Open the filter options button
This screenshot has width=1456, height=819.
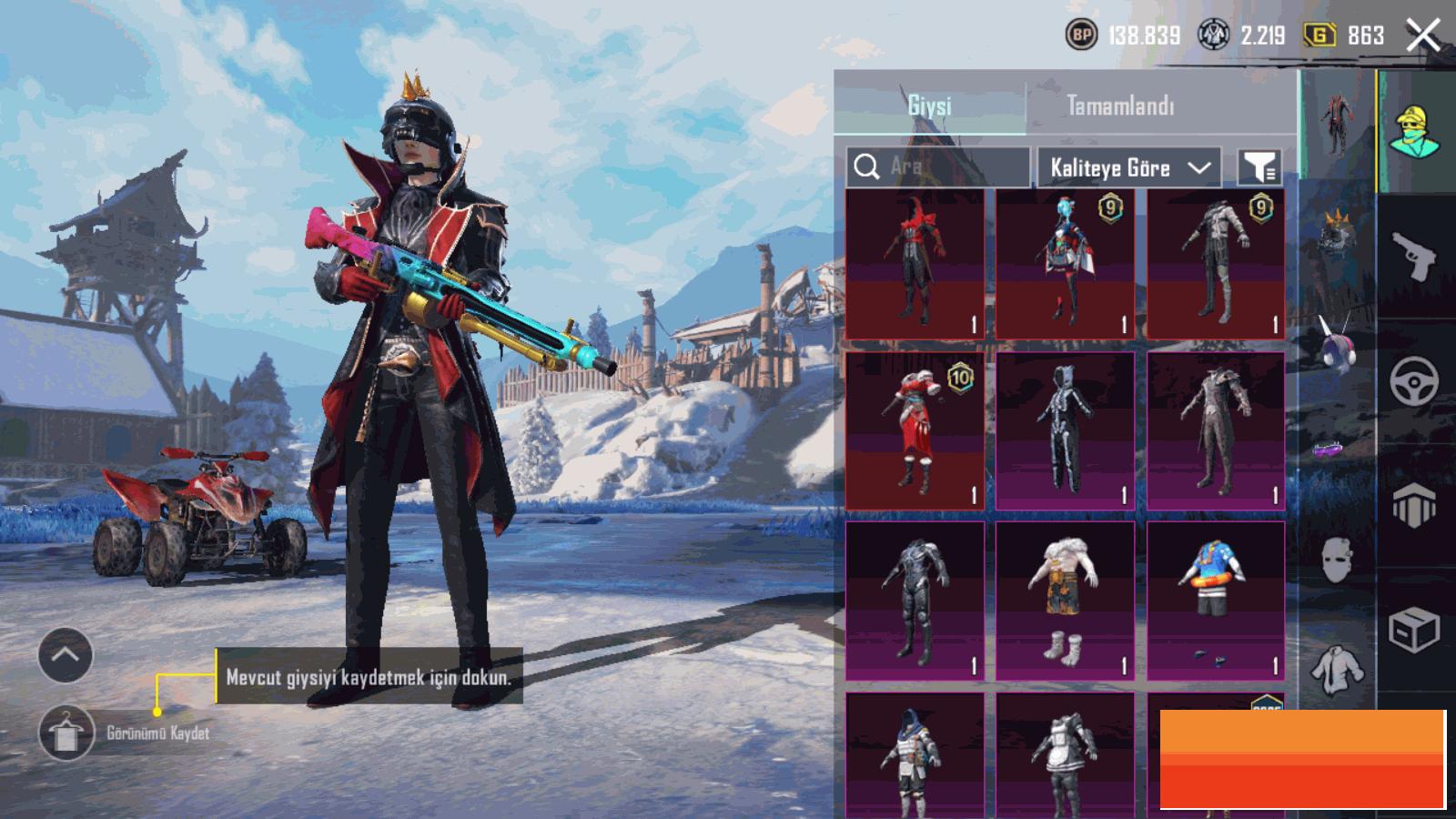(1260, 167)
